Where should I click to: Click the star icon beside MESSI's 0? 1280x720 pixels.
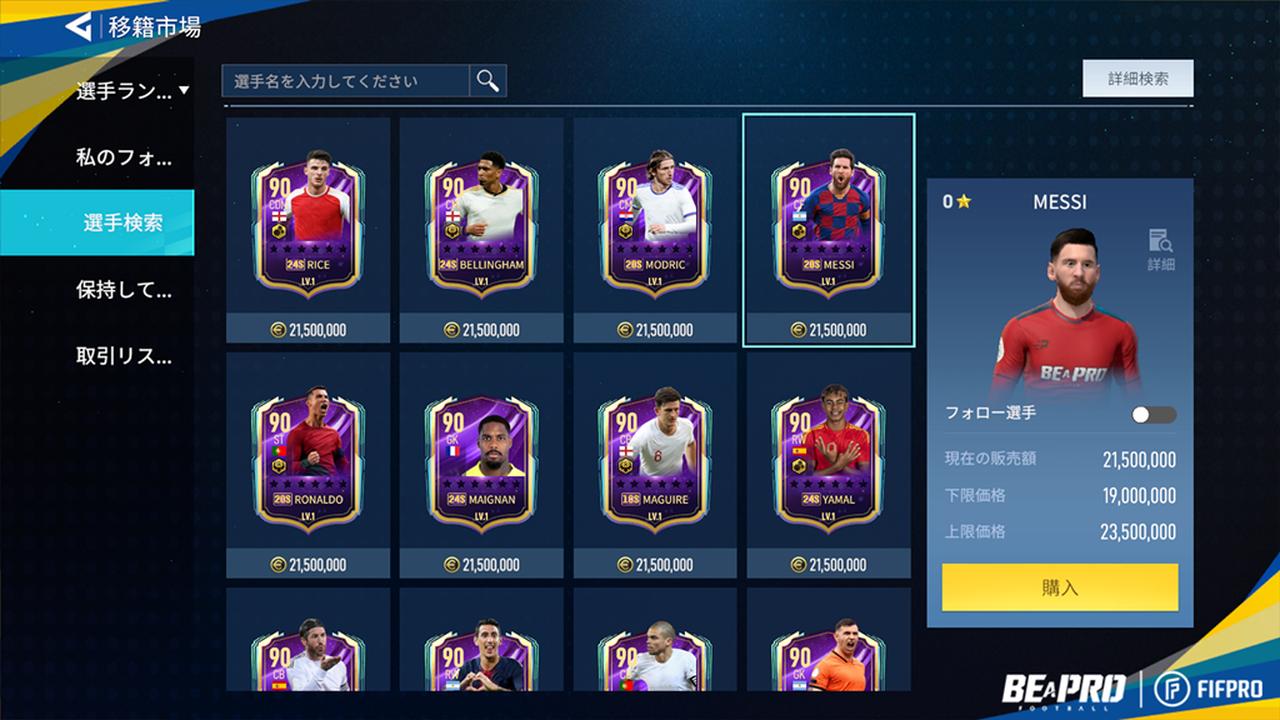point(962,201)
